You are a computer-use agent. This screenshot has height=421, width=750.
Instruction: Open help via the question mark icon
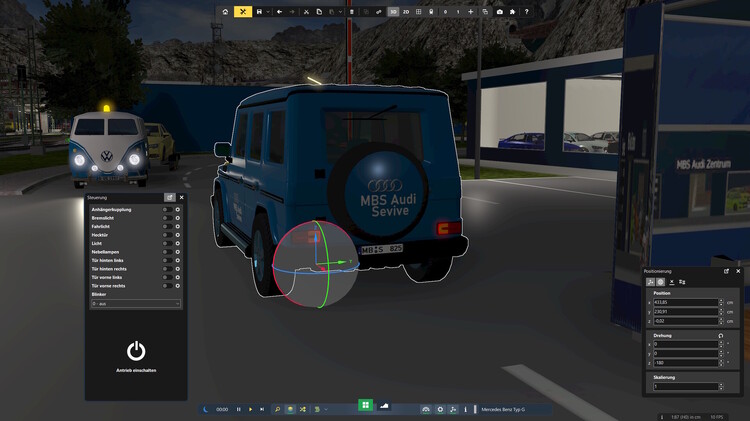(x=526, y=11)
